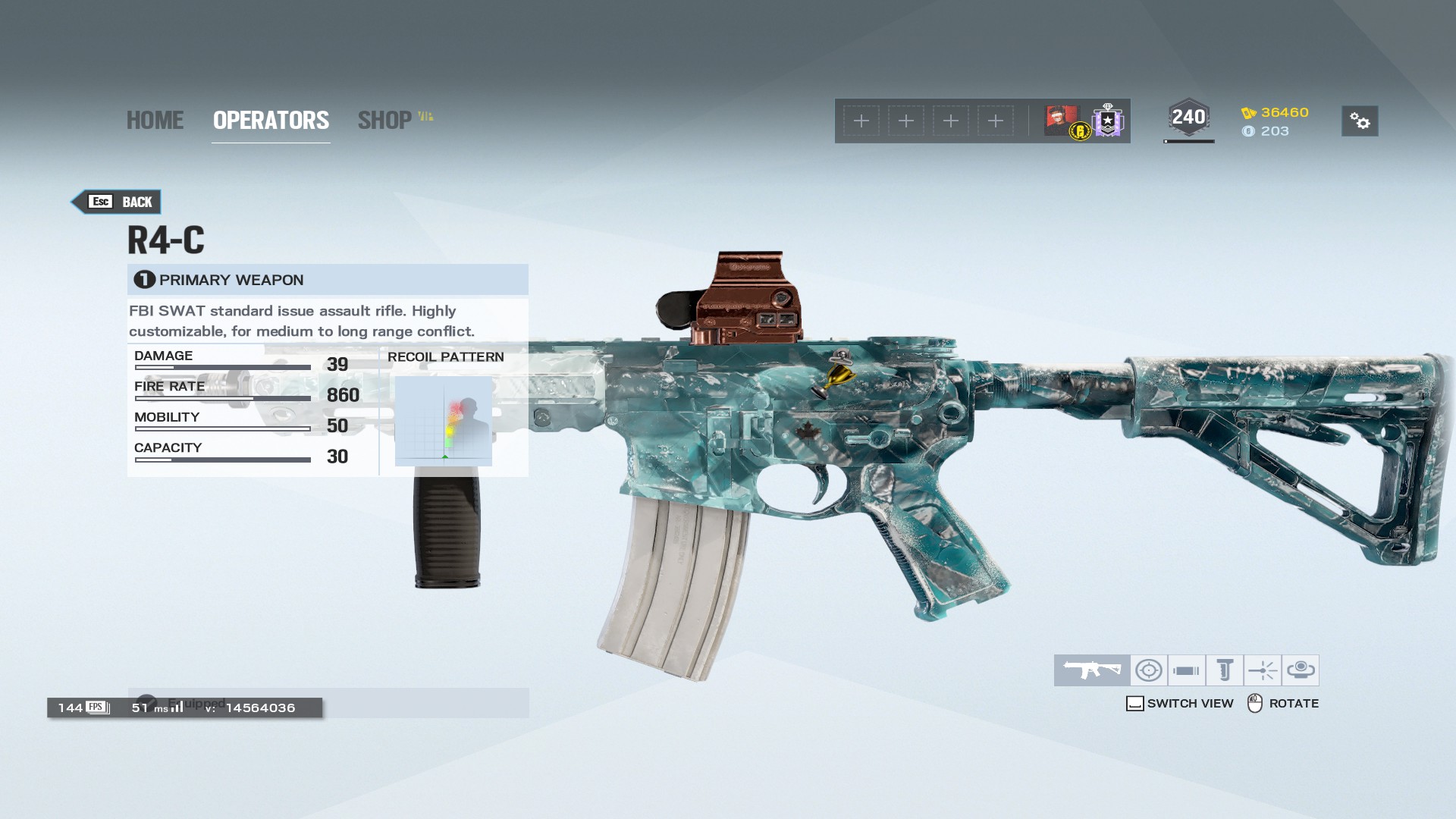Screen dimensions: 1456x819
Task: Open the underbarrel laser attachment category
Action: point(1263,670)
